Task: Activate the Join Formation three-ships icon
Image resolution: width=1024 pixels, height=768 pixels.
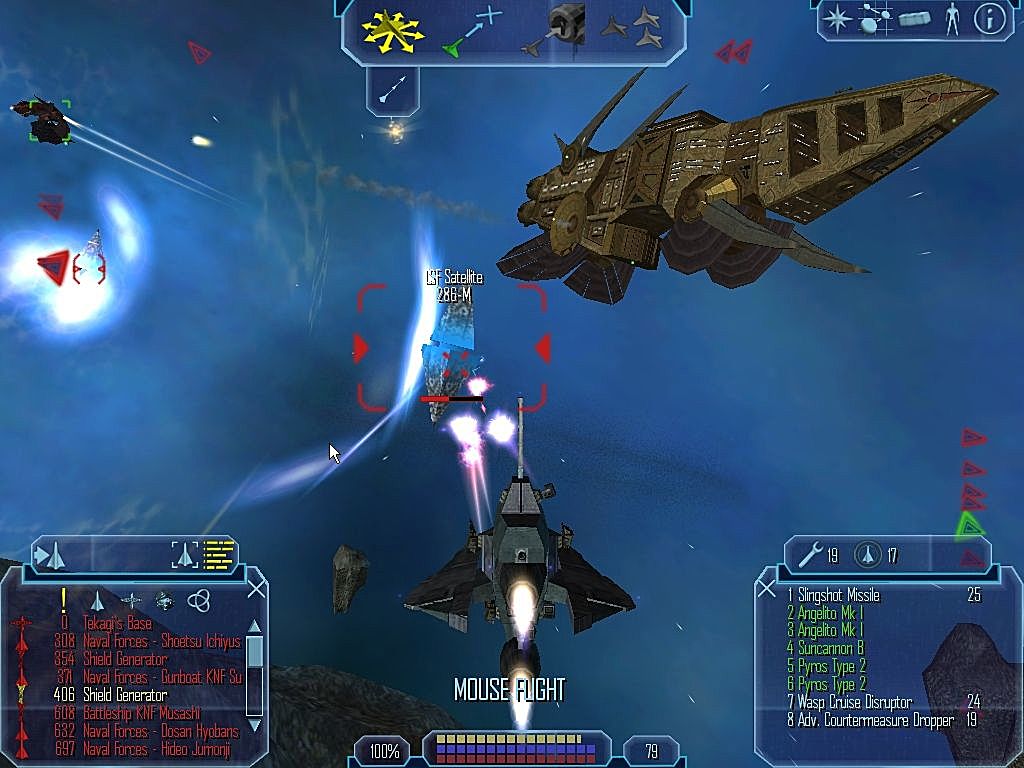Action: 631,29
